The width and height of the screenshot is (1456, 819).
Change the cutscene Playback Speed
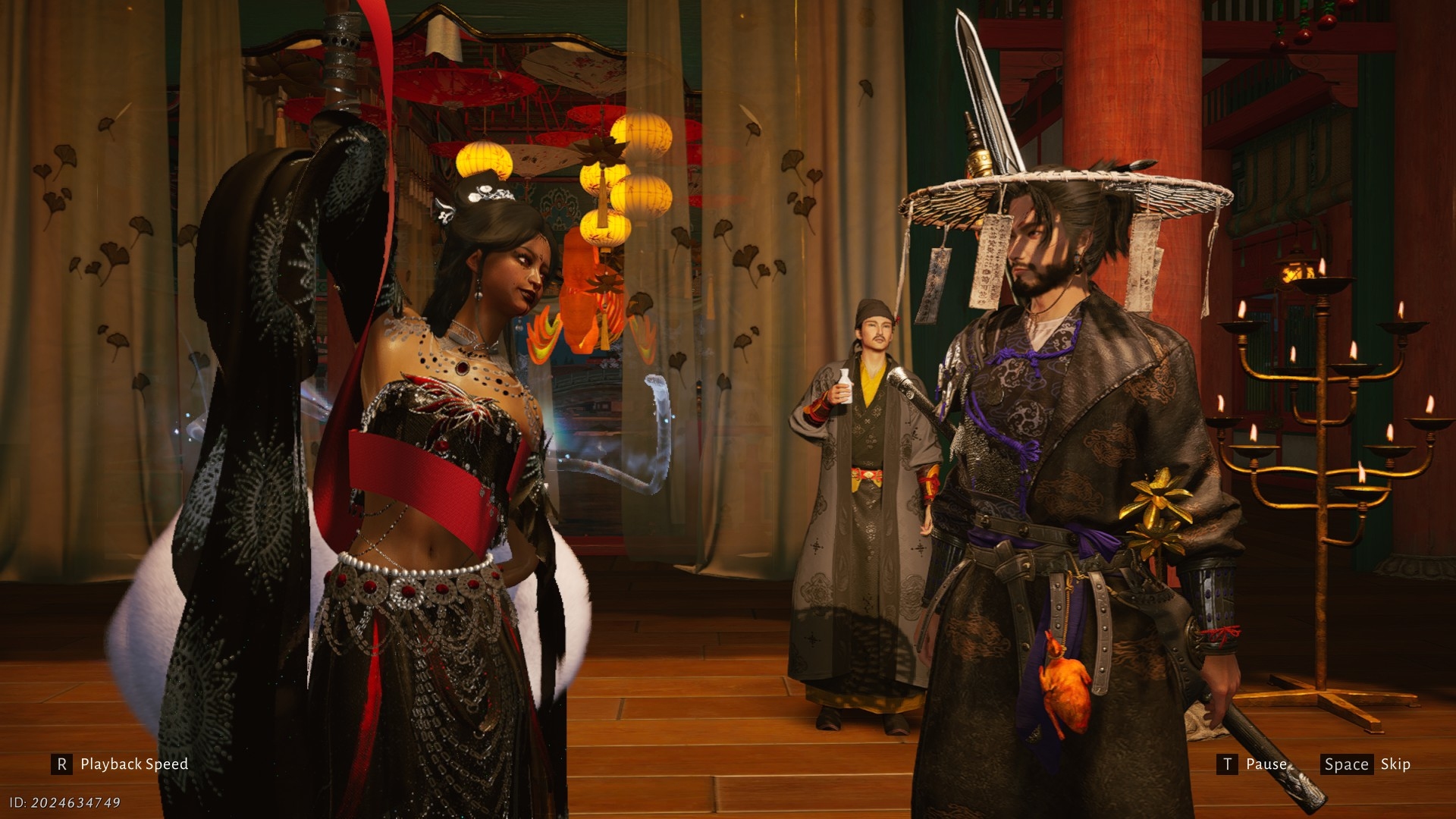pos(121,764)
